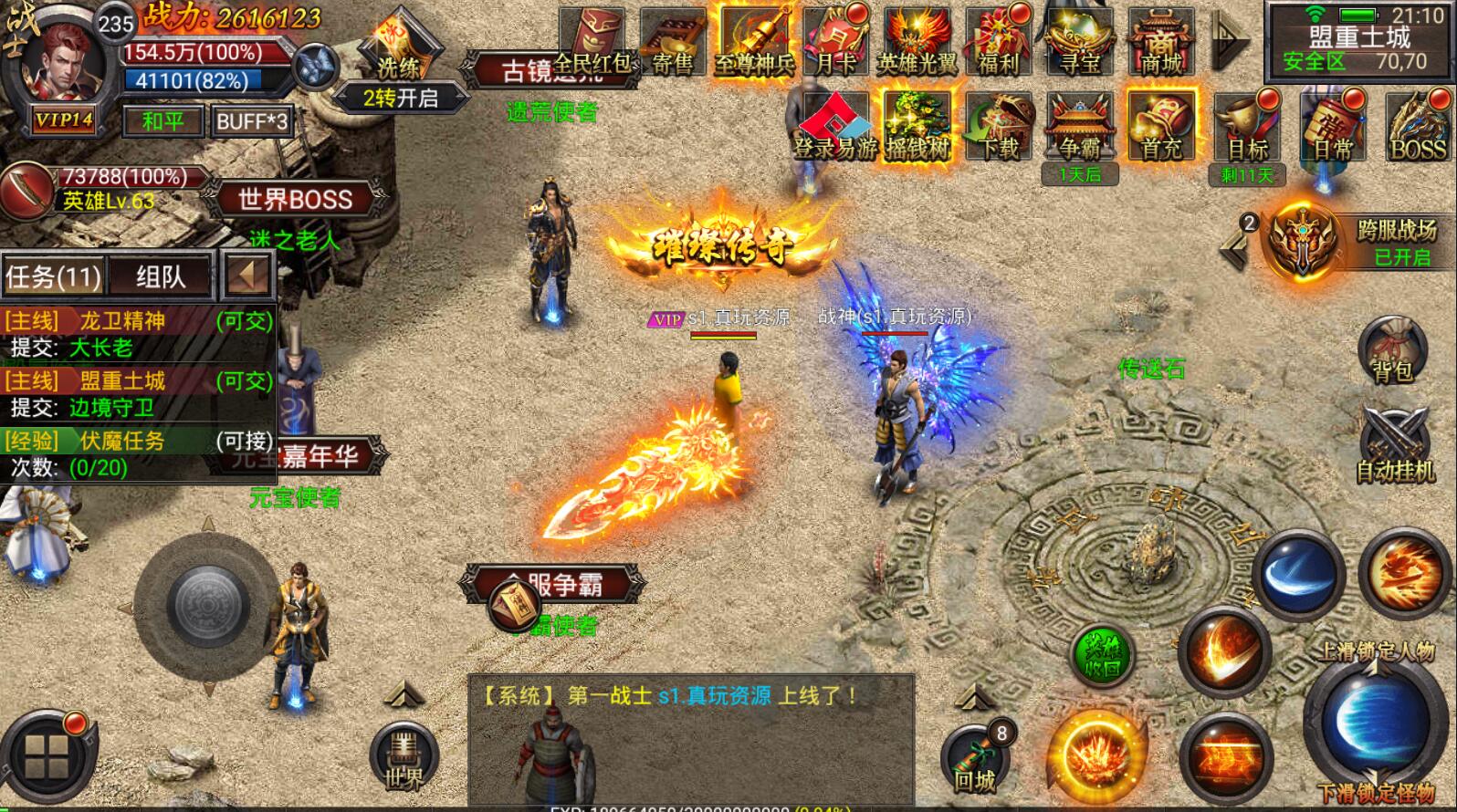Open the BOSS menu icon
The image size is (1457, 812).
(1417, 128)
